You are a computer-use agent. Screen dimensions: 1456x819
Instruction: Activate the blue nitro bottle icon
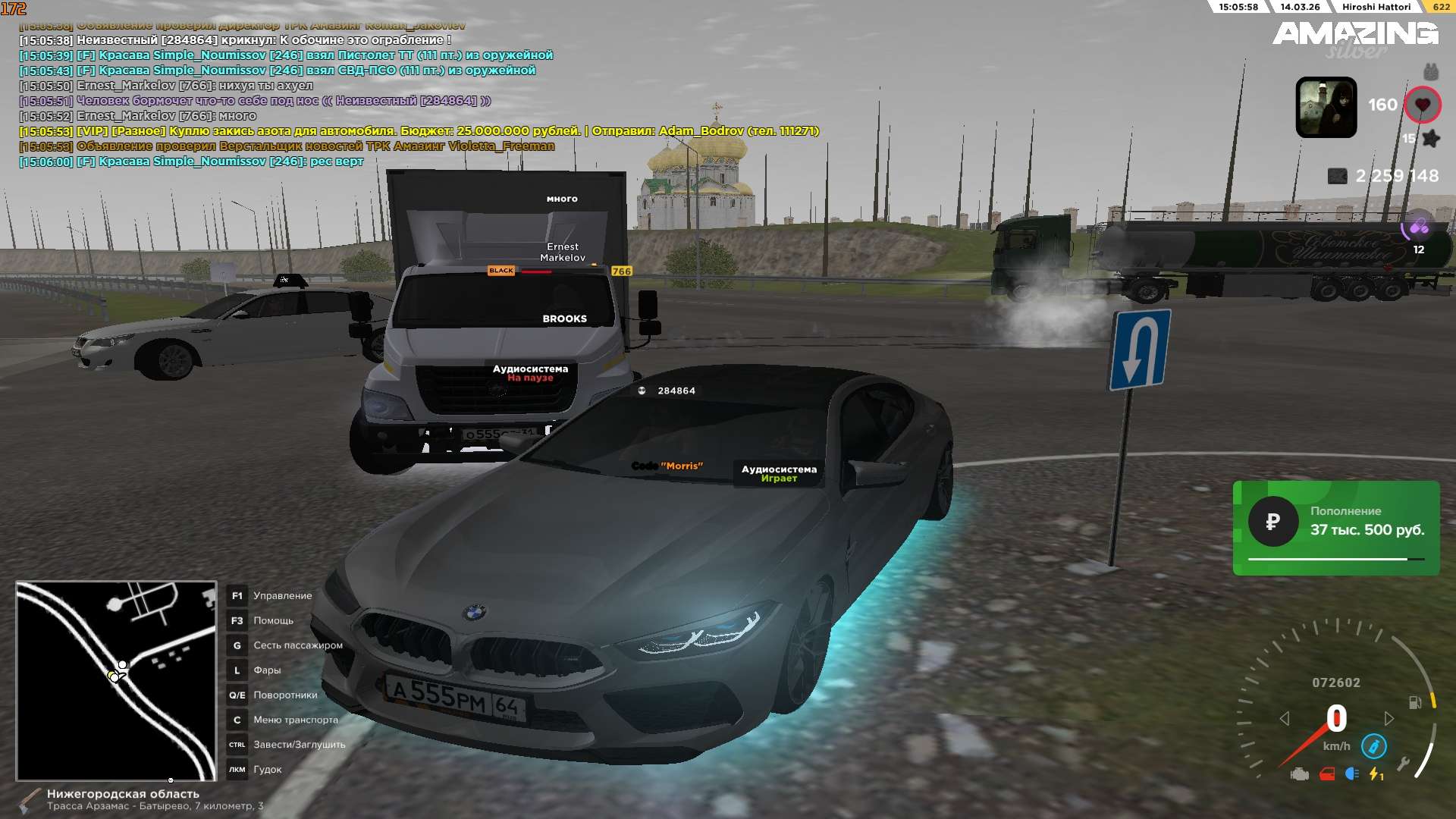(x=1373, y=746)
